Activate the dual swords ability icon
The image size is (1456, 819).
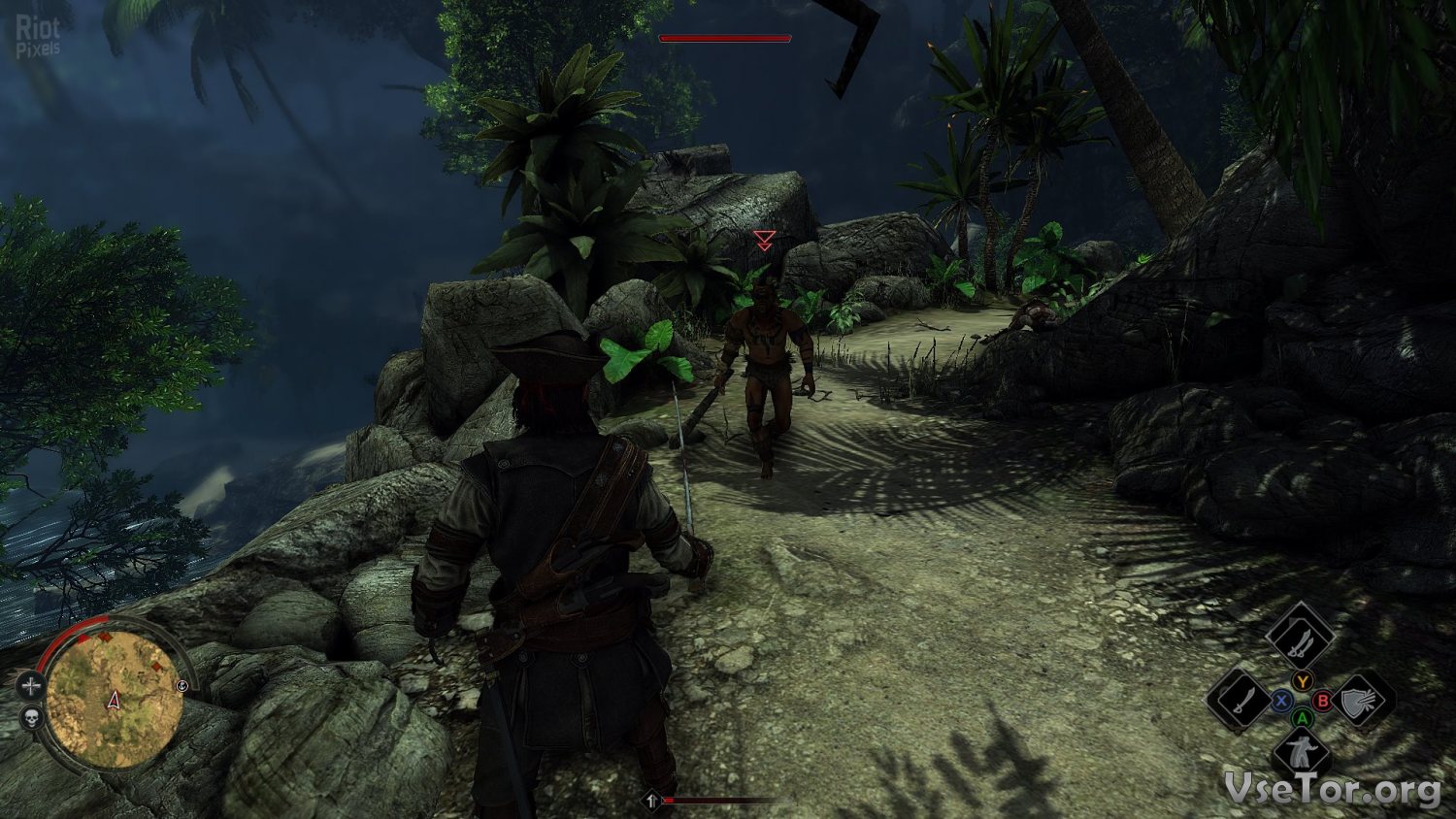pos(1301,637)
